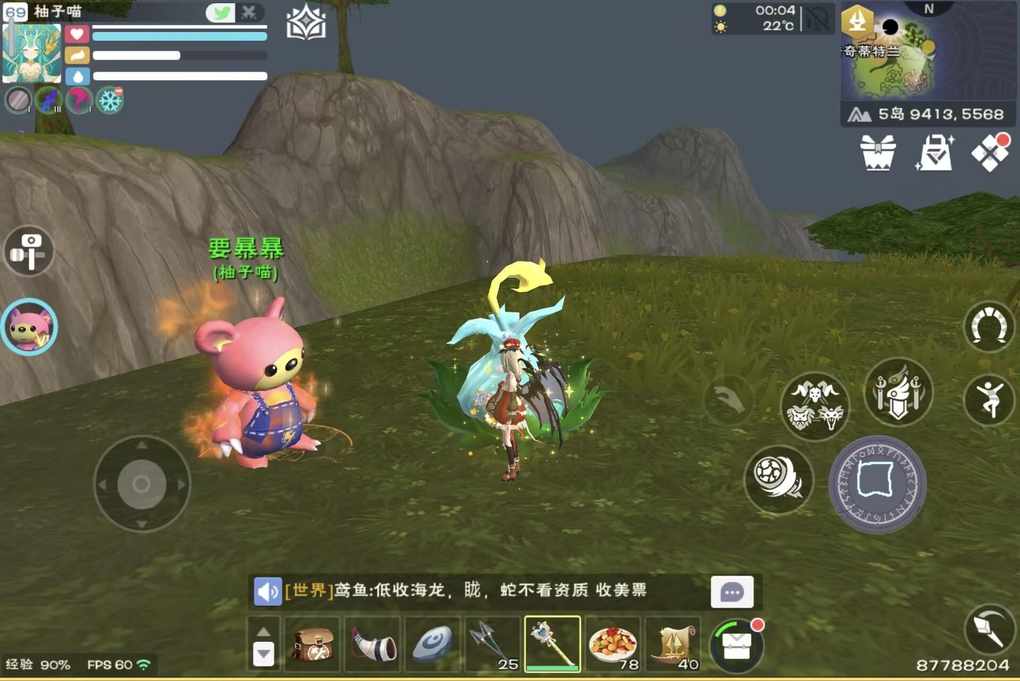Open the four-diamond main menu icon
This screenshot has width=1020, height=681.
click(x=990, y=152)
